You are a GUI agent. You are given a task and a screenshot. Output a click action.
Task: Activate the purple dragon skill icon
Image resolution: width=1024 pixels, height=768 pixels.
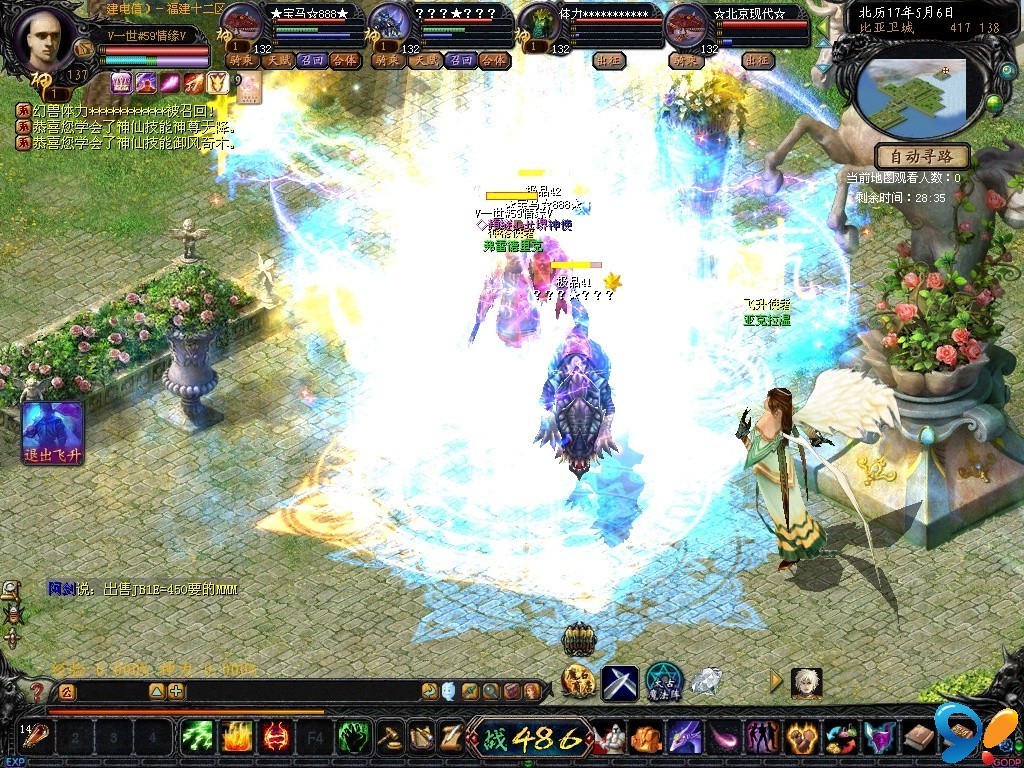point(683,738)
